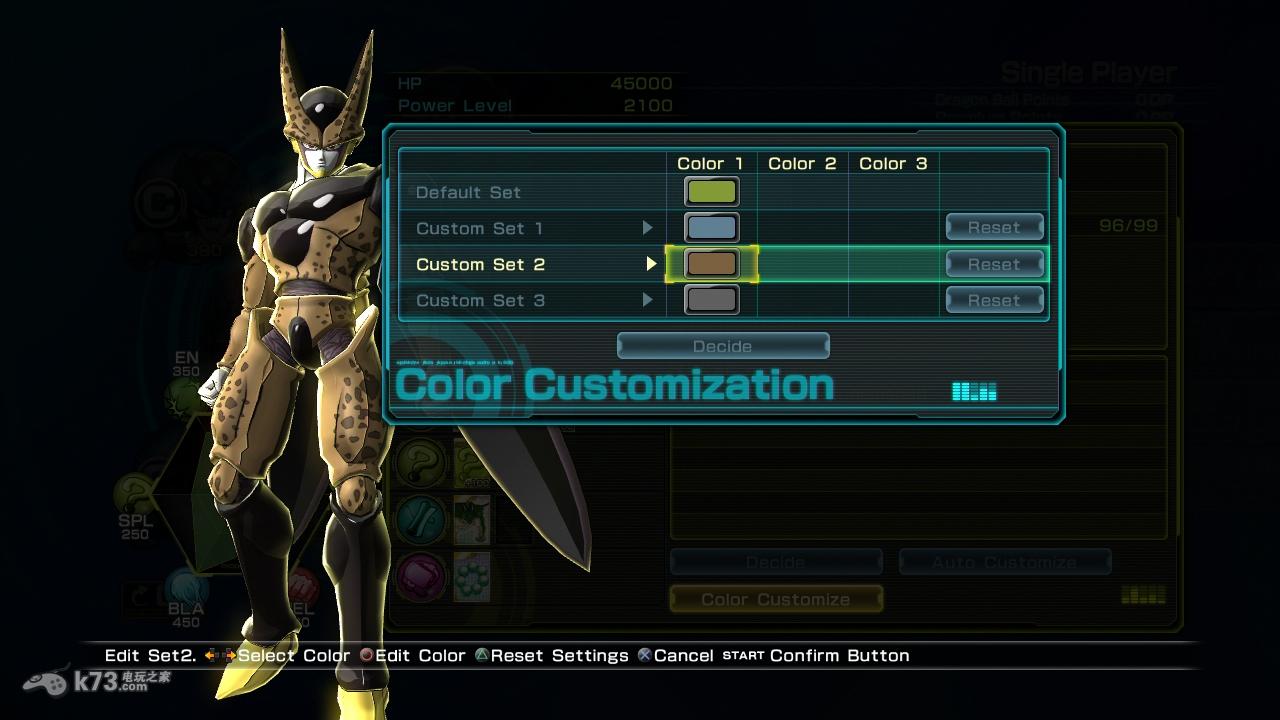Pick the Custom Set 3 row

click(480, 300)
